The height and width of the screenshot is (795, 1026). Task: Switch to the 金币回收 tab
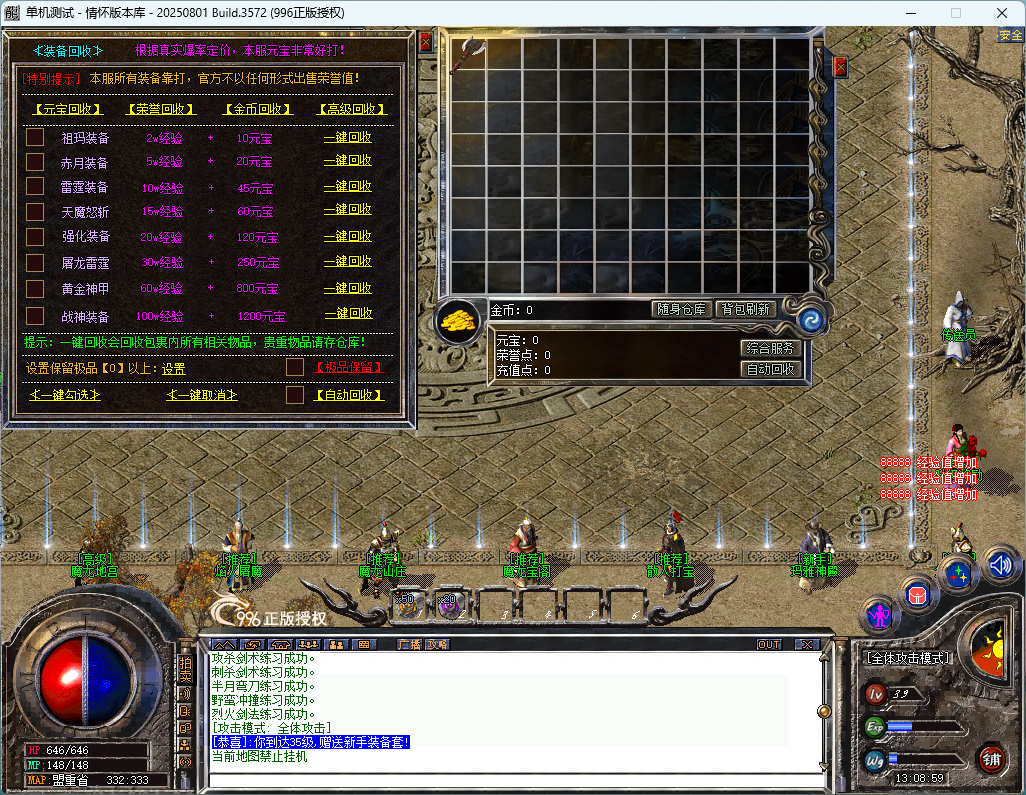coord(258,109)
